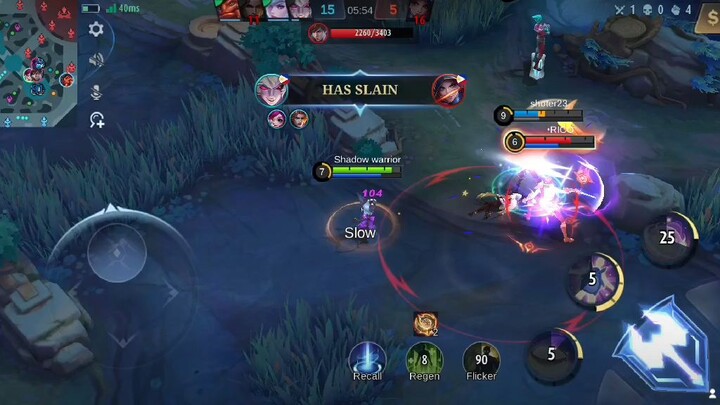Toggle the microphone voice chat icon
Image resolution: width=720 pixels, height=405 pixels.
tap(96, 91)
